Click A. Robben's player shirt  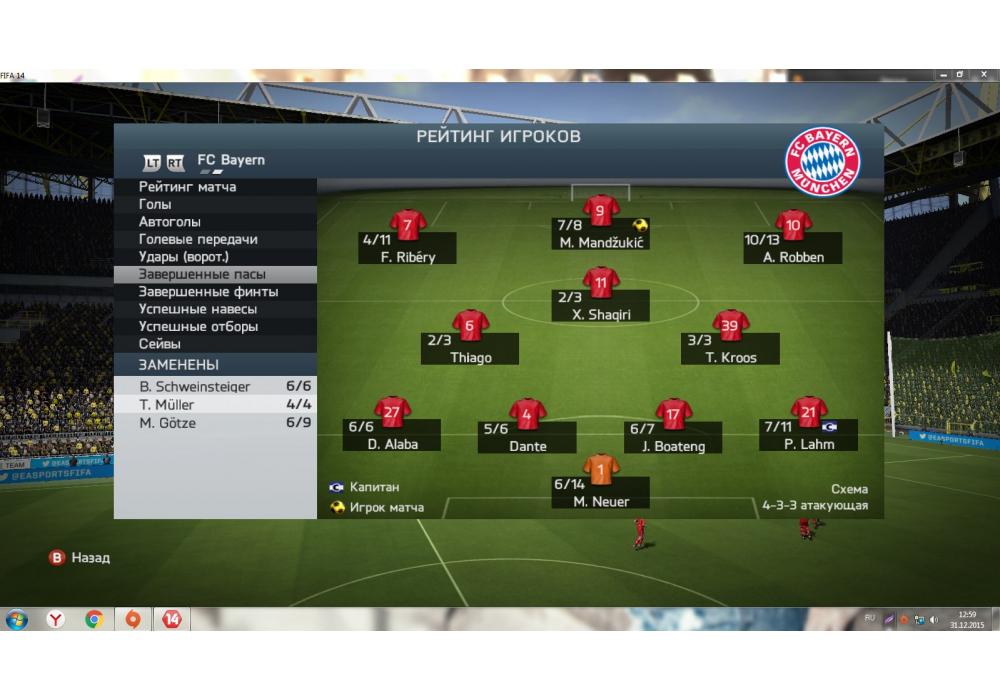(x=793, y=225)
